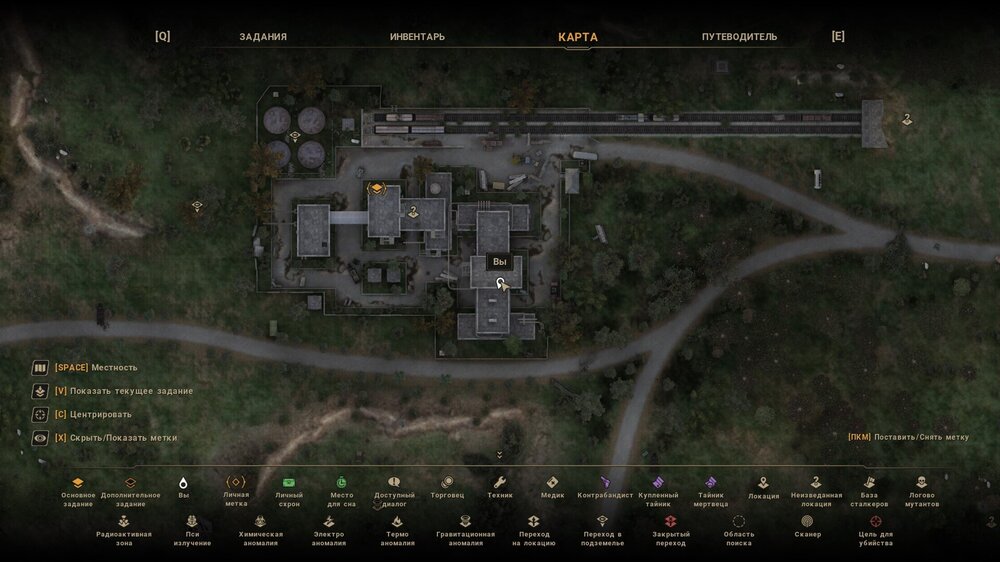Switch to the Задания tab
Image resolution: width=1000 pixels, height=562 pixels.
(x=263, y=37)
